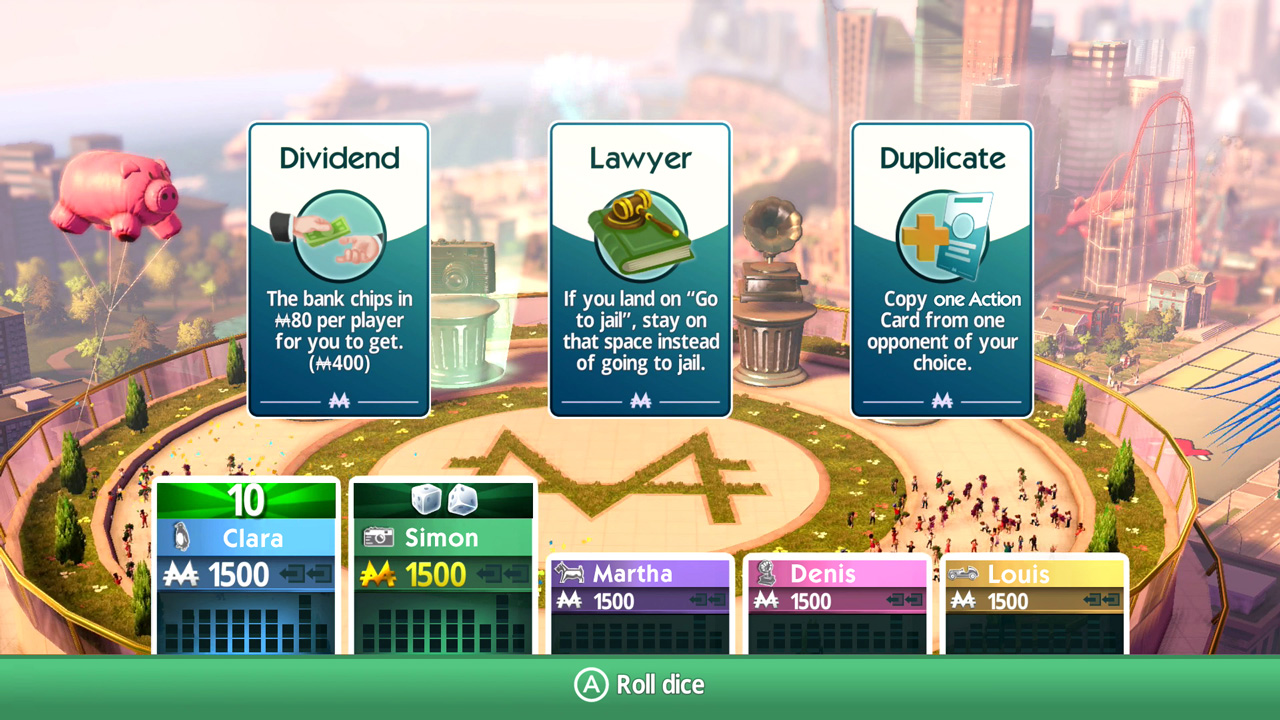Click the dice icons on Simon's card
Image resolution: width=1280 pixels, height=720 pixels.
442,500
